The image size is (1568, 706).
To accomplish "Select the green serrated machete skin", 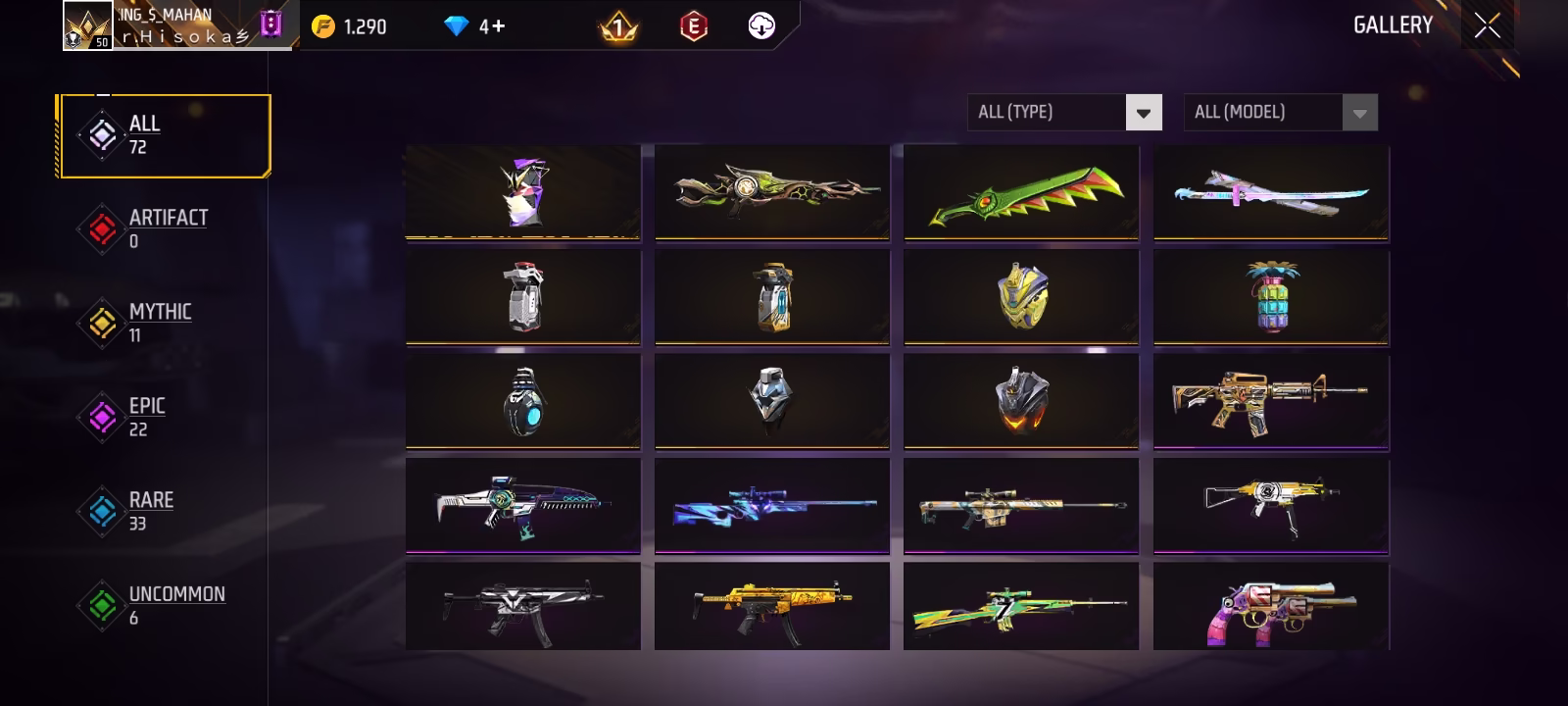I will pos(1021,192).
